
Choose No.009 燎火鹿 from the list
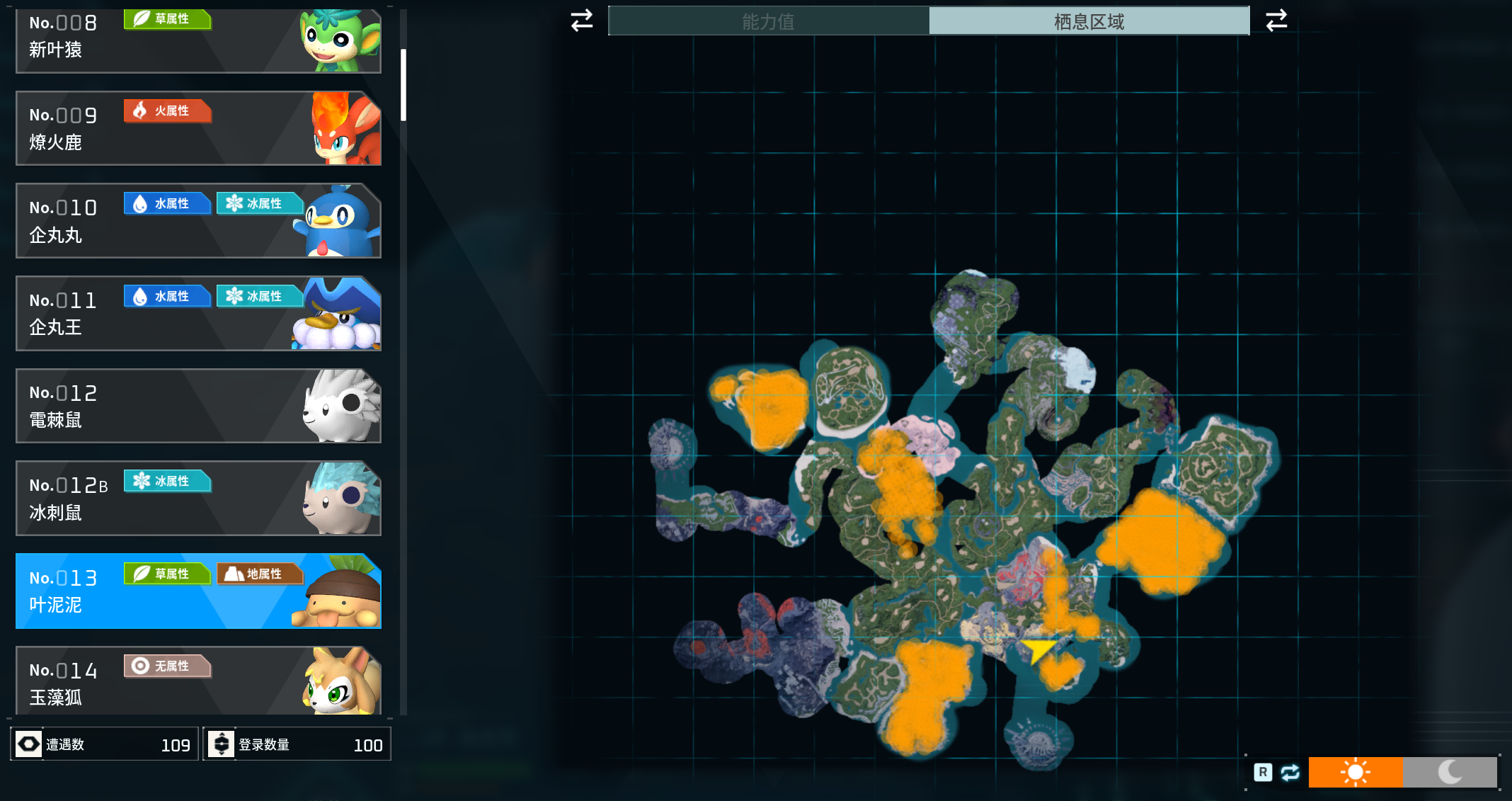pyautogui.click(x=198, y=128)
